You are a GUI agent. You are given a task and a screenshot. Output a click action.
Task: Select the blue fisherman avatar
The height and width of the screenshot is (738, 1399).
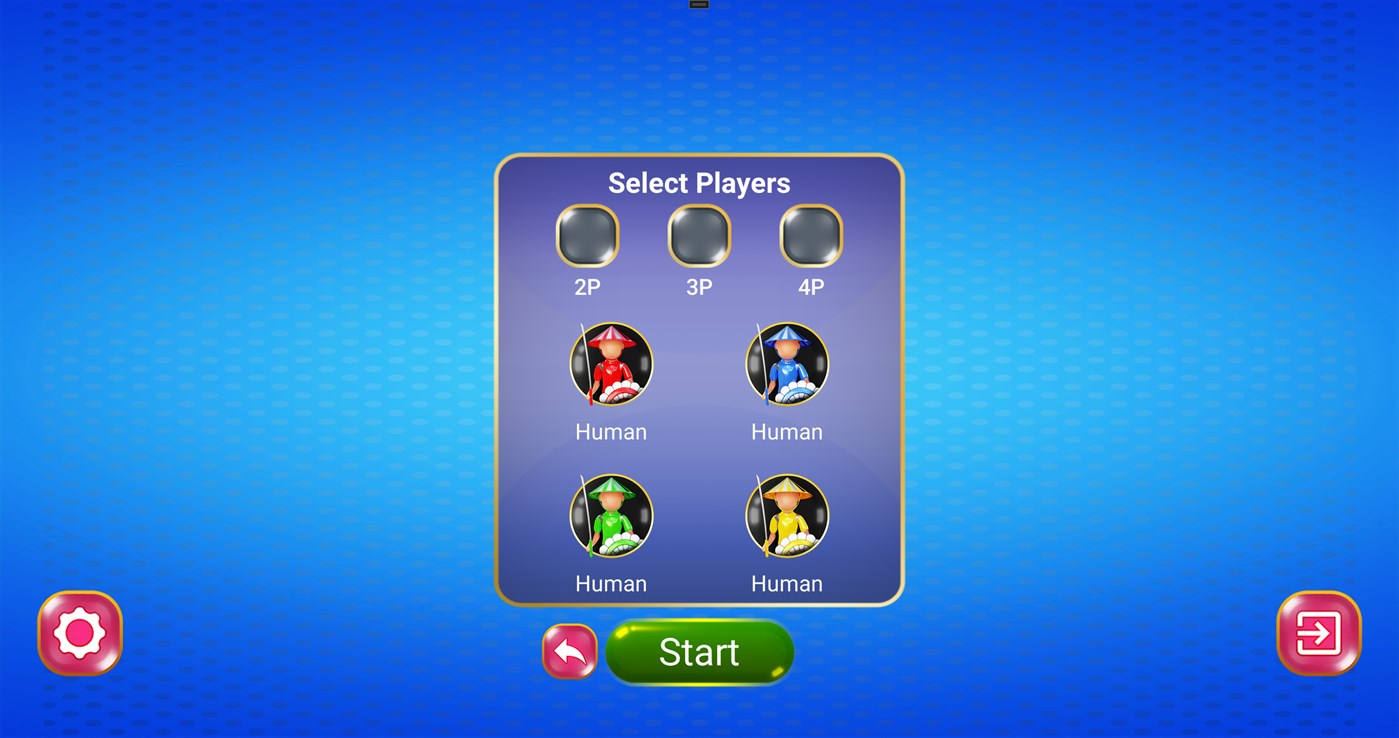(x=787, y=364)
